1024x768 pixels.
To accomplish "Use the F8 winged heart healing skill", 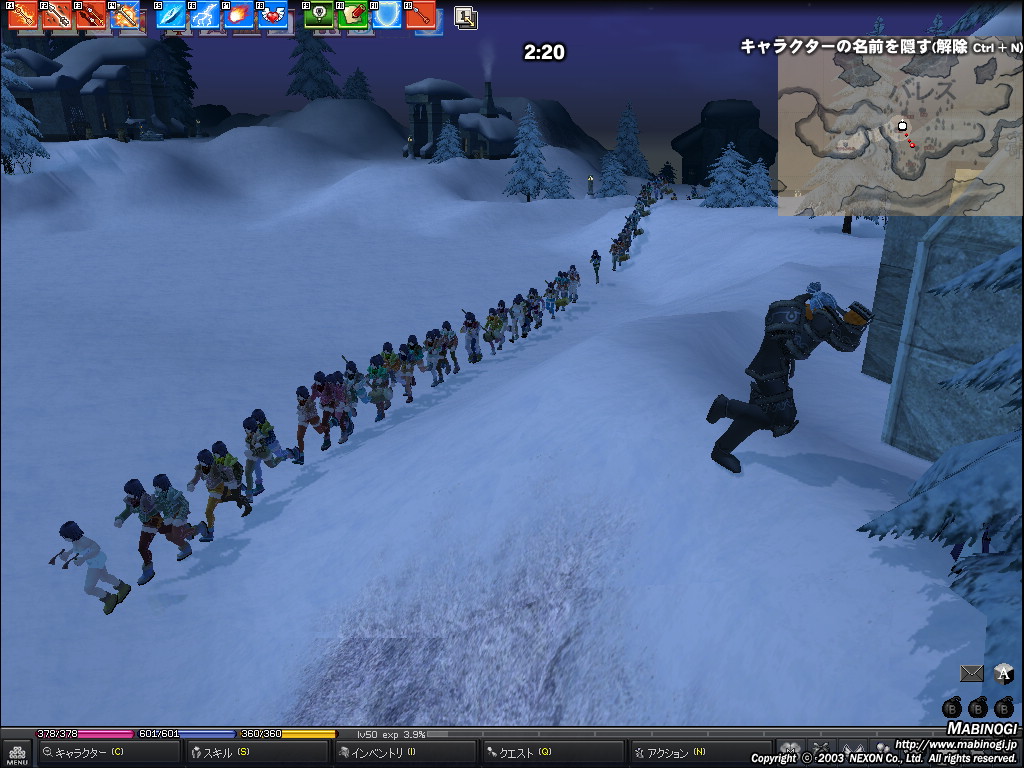I will (x=272, y=15).
